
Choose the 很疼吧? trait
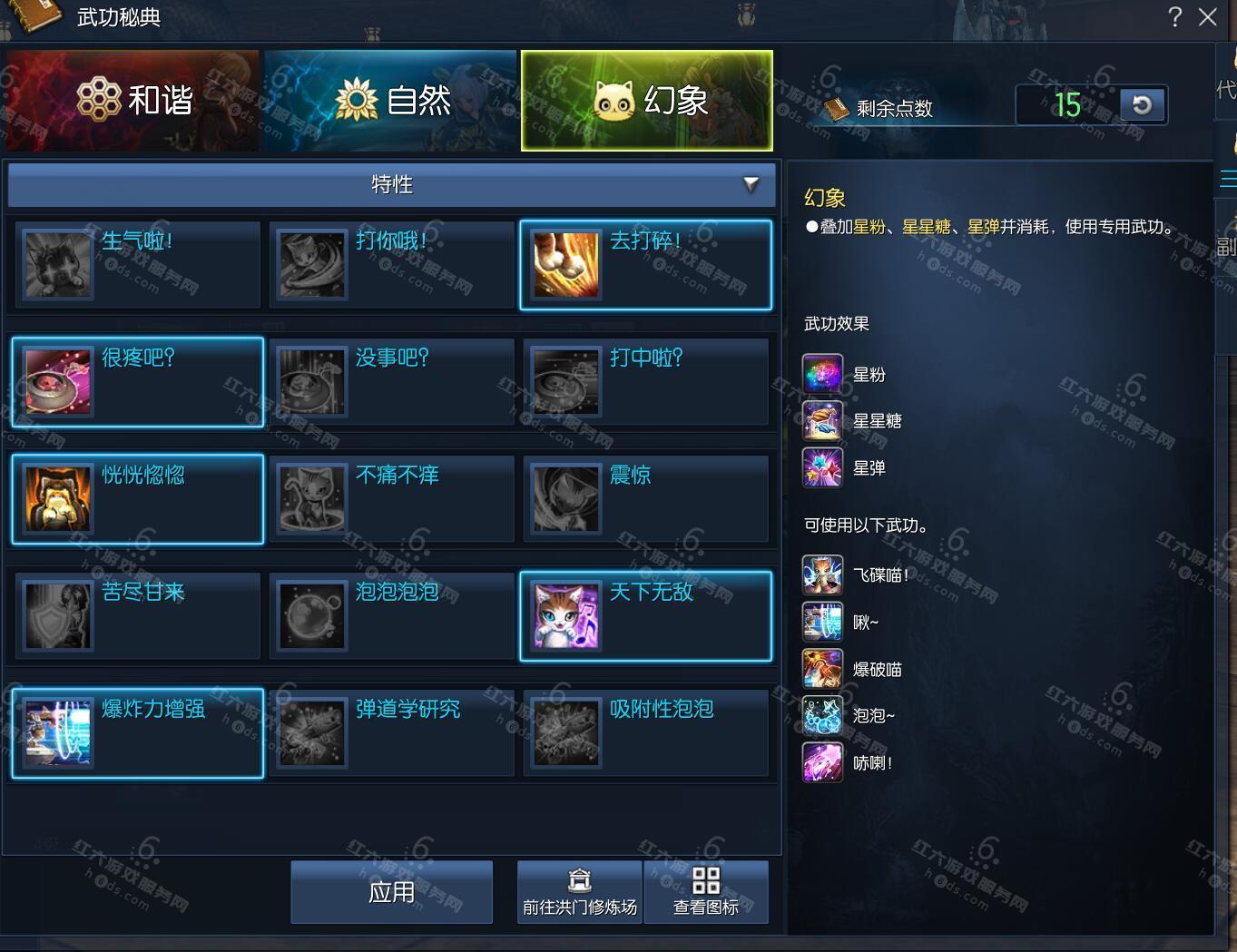(x=137, y=382)
